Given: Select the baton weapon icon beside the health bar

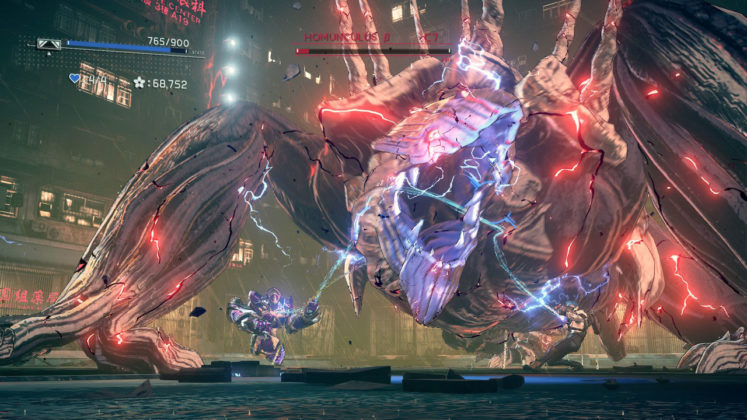Looking at the screenshot, I should pyautogui.click(x=47, y=44).
